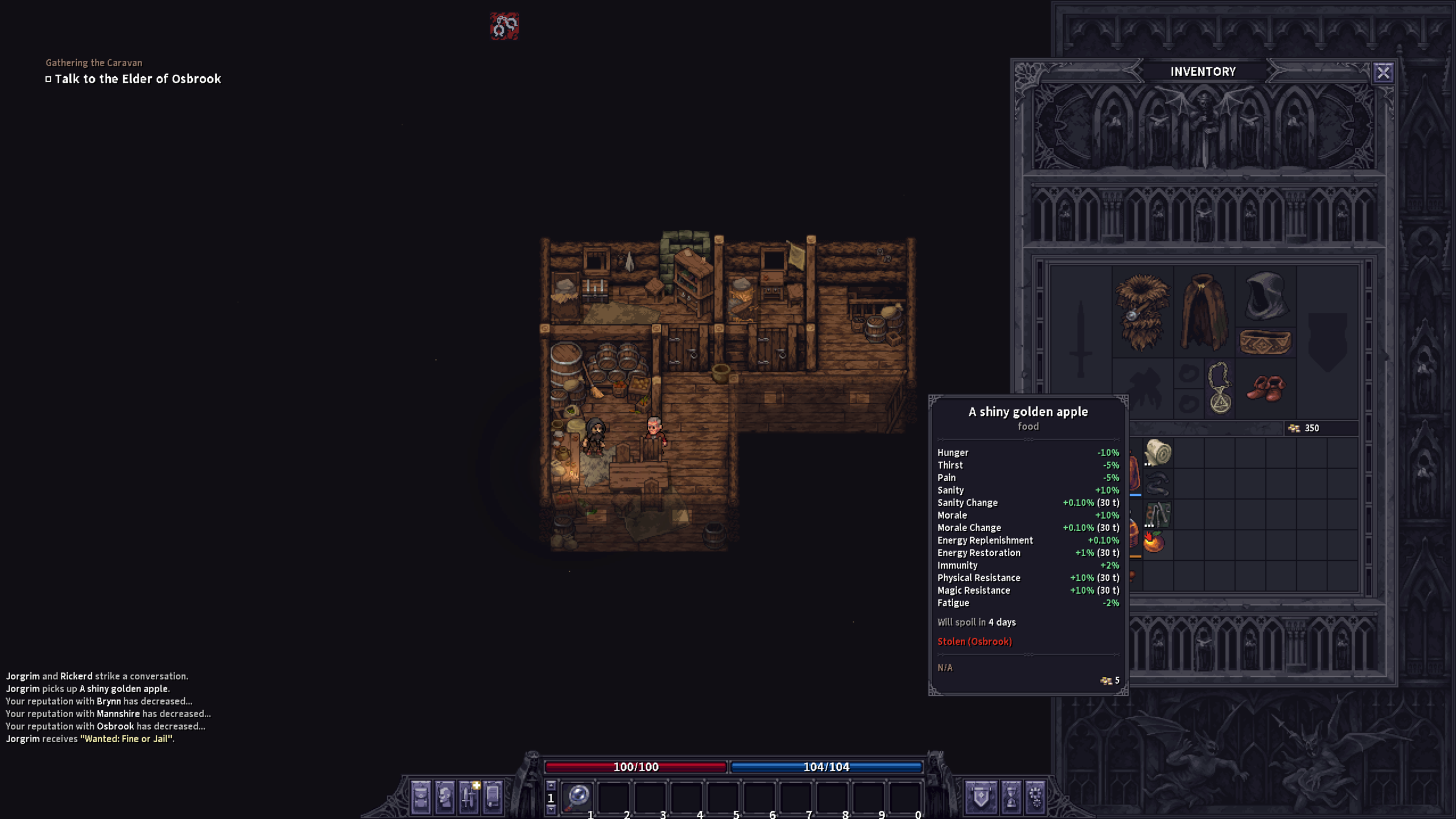This screenshot has height=819, width=1456.
Task: Select the brown cloak equipment slot
Action: tap(1203, 312)
